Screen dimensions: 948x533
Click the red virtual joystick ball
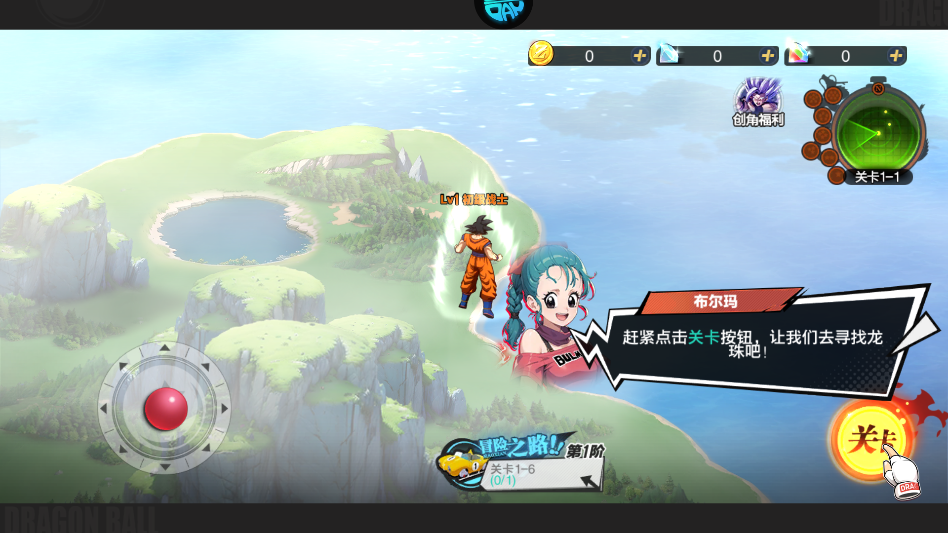point(165,408)
